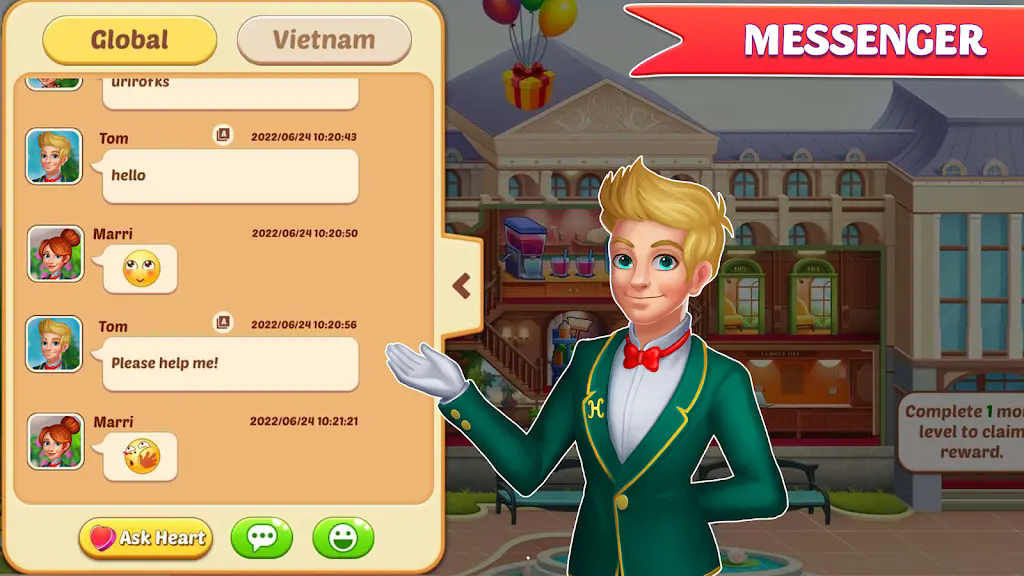Tap the Ask Heart button
The image size is (1024, 576).
[146, 538]
